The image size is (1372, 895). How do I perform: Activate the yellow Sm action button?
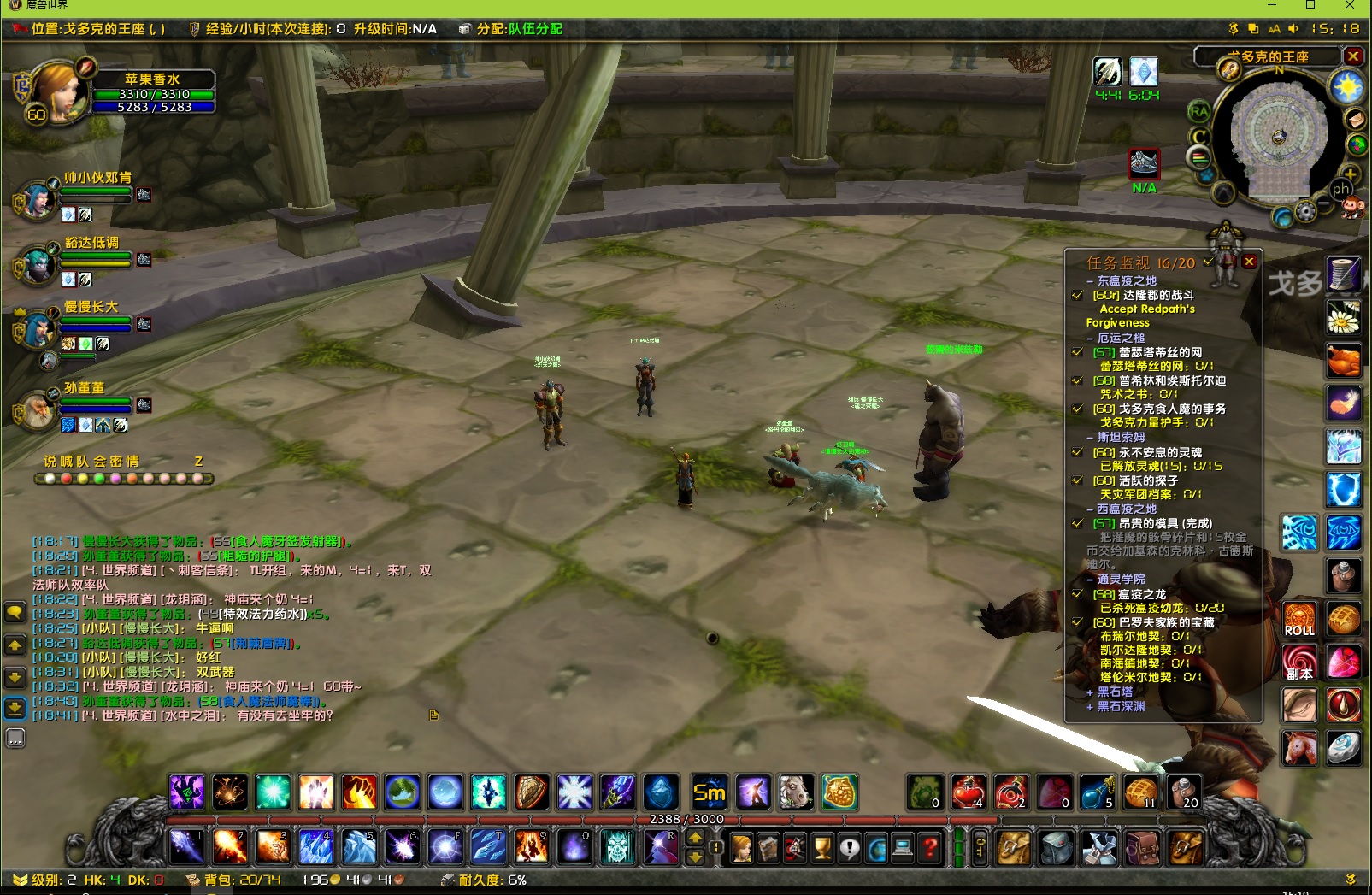pos(709,792)
